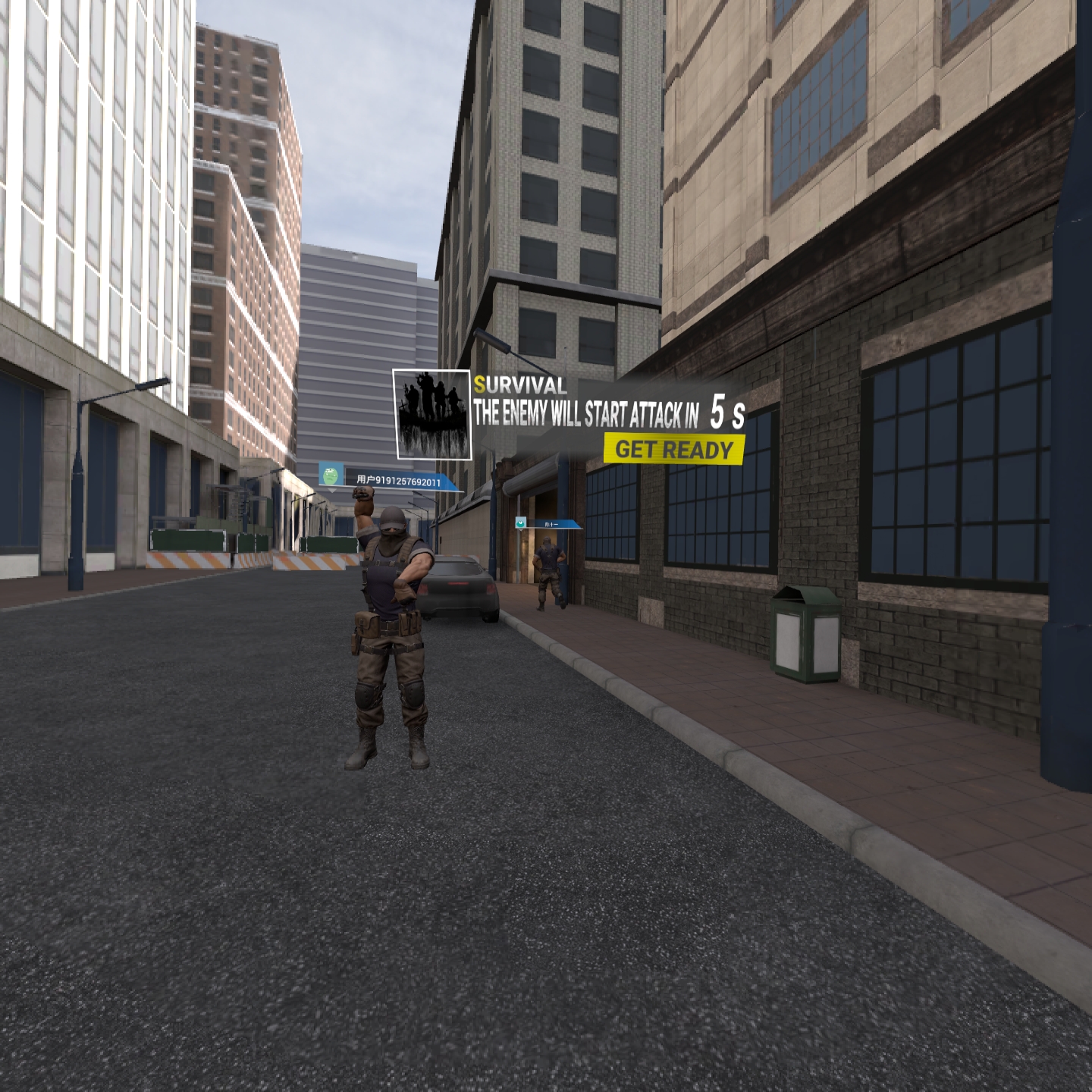Open the SURVIVAL mode title text

coord(519,387)
